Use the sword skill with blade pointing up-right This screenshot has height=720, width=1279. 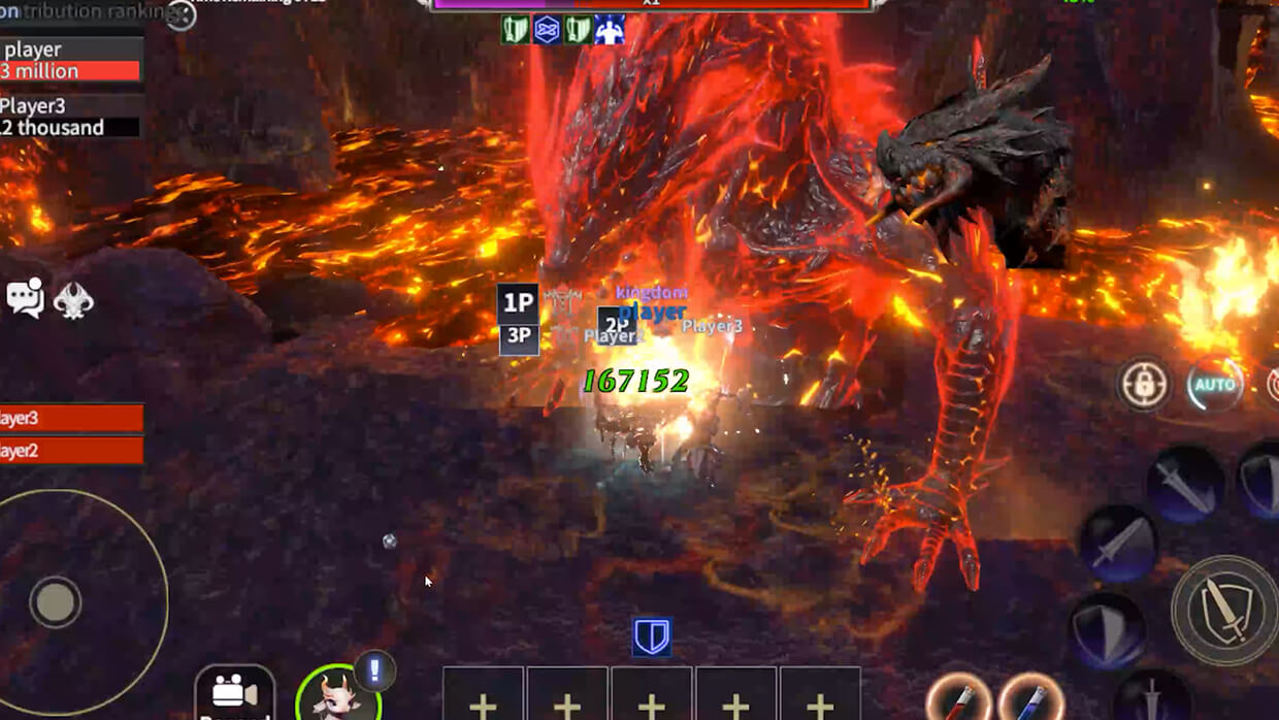coord(1119,544)
